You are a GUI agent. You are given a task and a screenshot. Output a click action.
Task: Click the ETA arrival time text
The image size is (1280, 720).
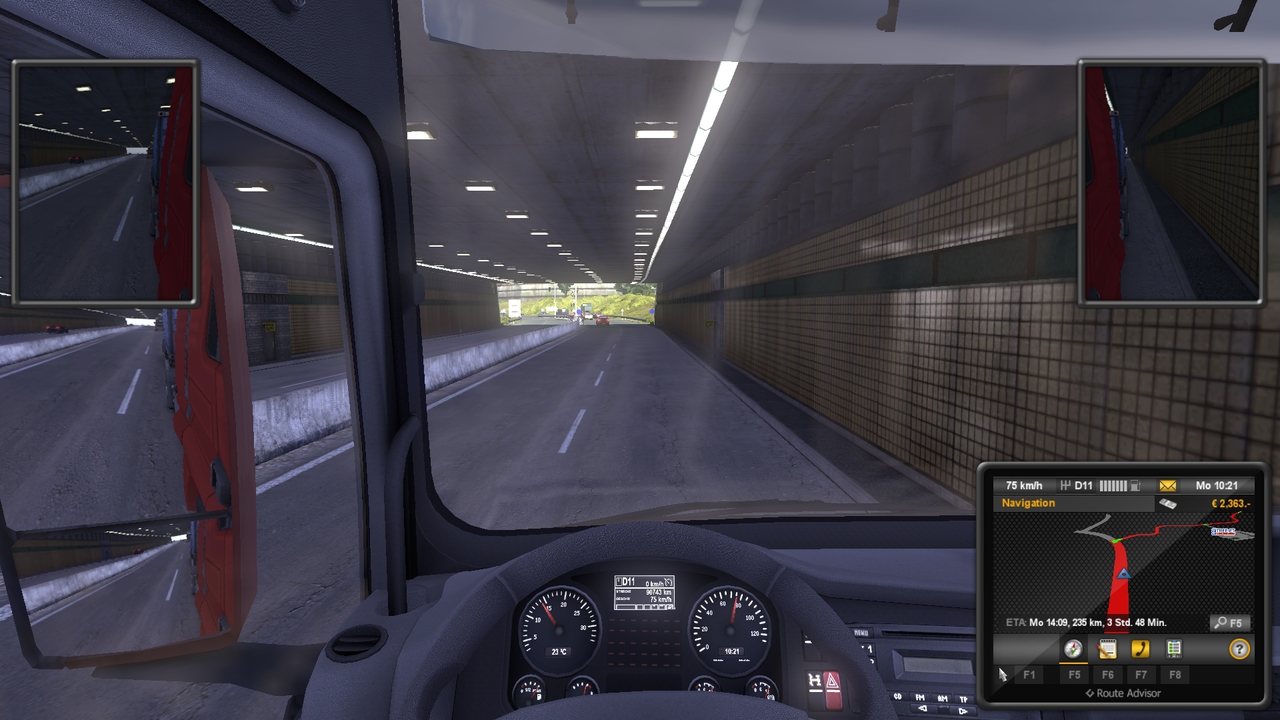[1086, 622]
